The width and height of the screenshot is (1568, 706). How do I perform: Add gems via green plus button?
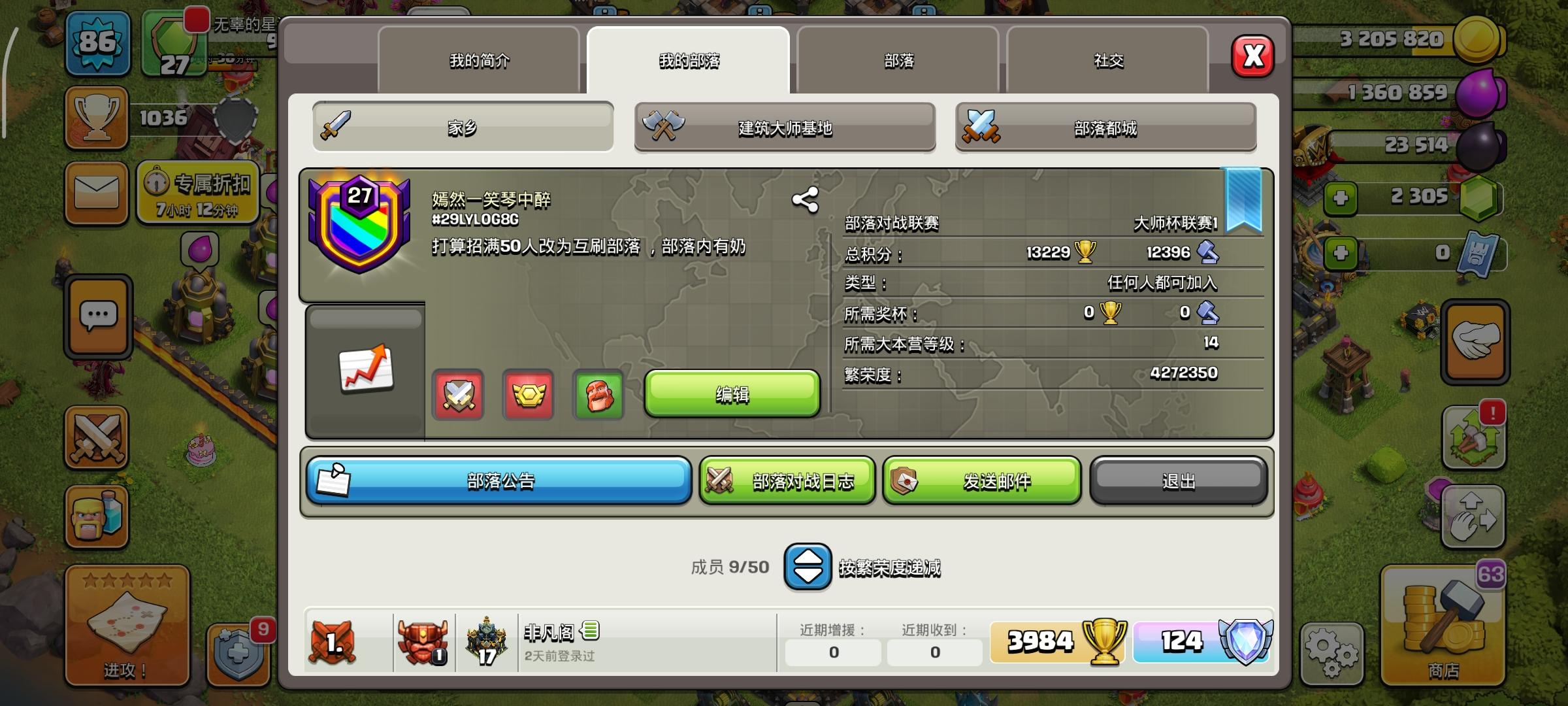pyautogui.click(x=1341, y=199)
